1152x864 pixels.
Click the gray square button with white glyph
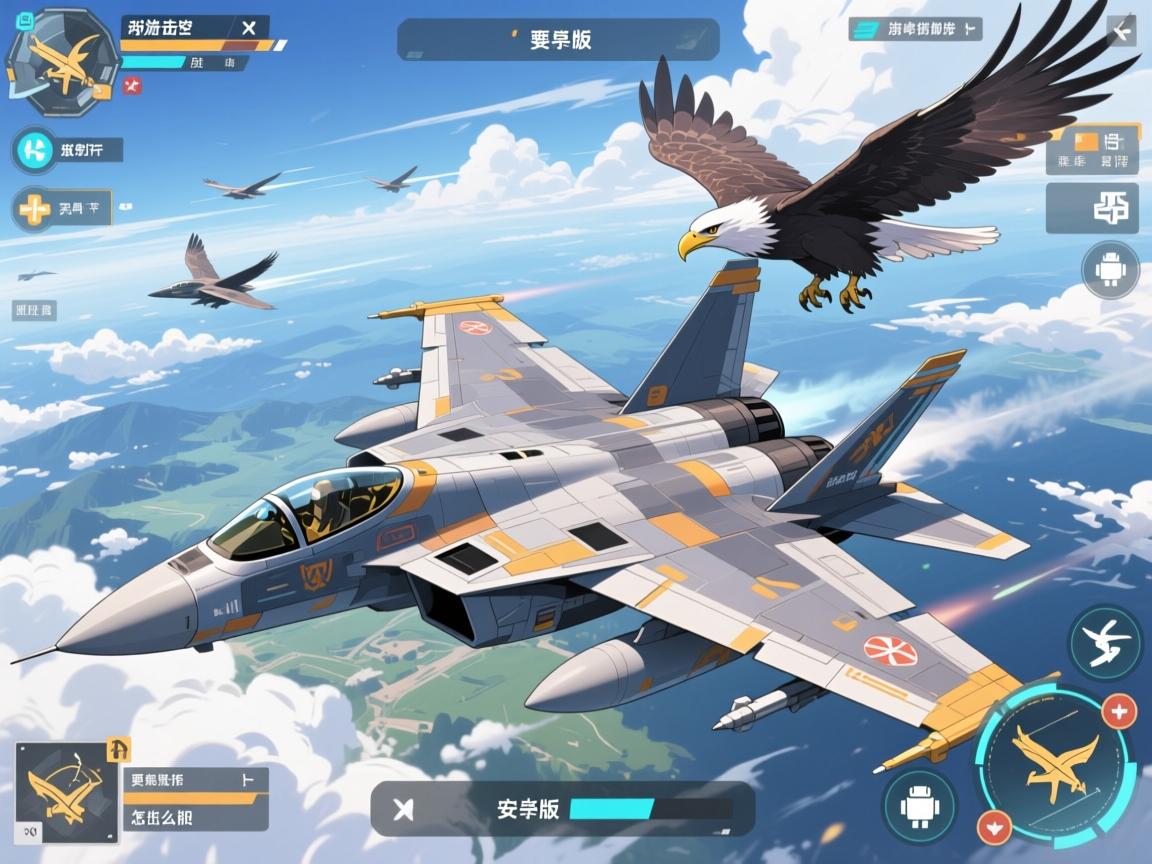pyautogui.click(x=1093, y=208)
